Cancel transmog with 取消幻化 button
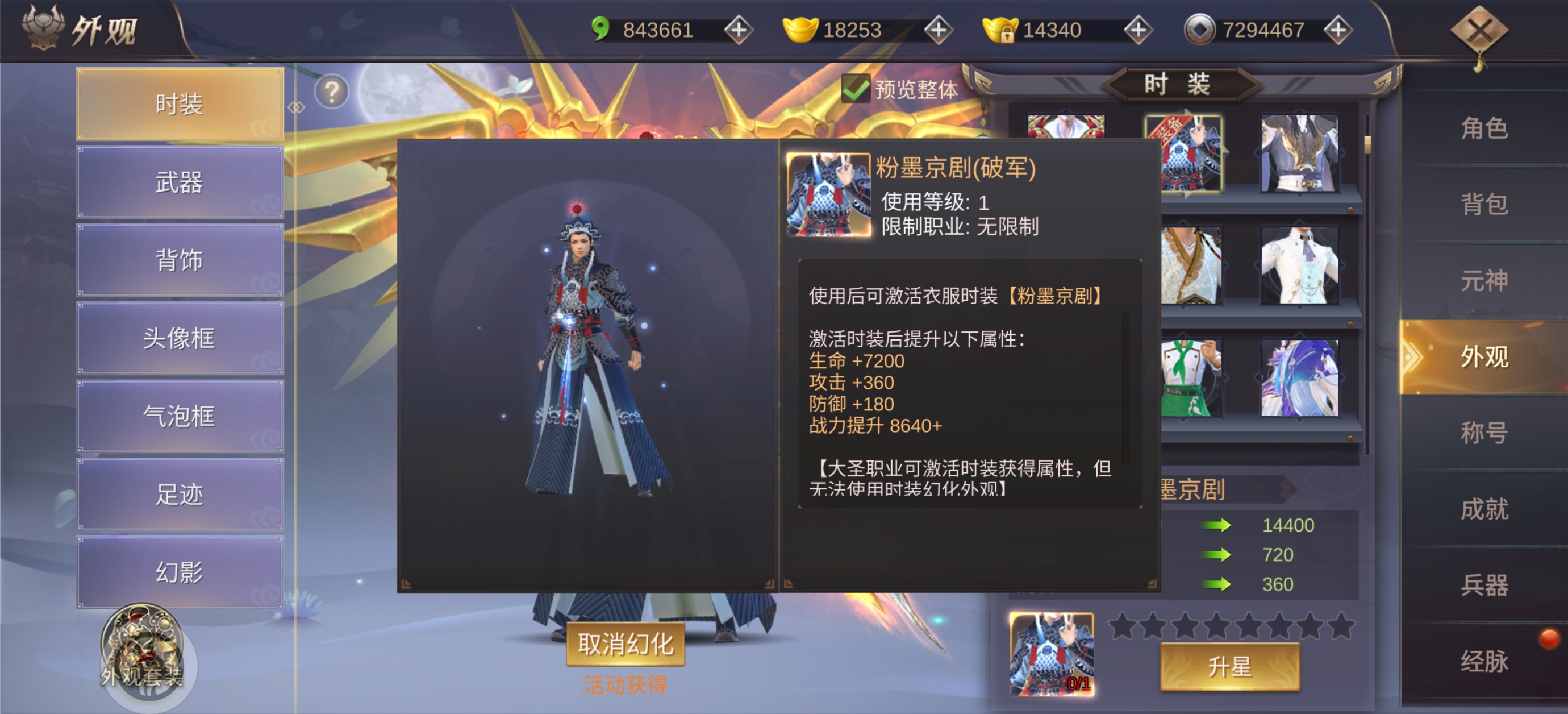The width and height of the screenshot is (1568, 714). 625,644
